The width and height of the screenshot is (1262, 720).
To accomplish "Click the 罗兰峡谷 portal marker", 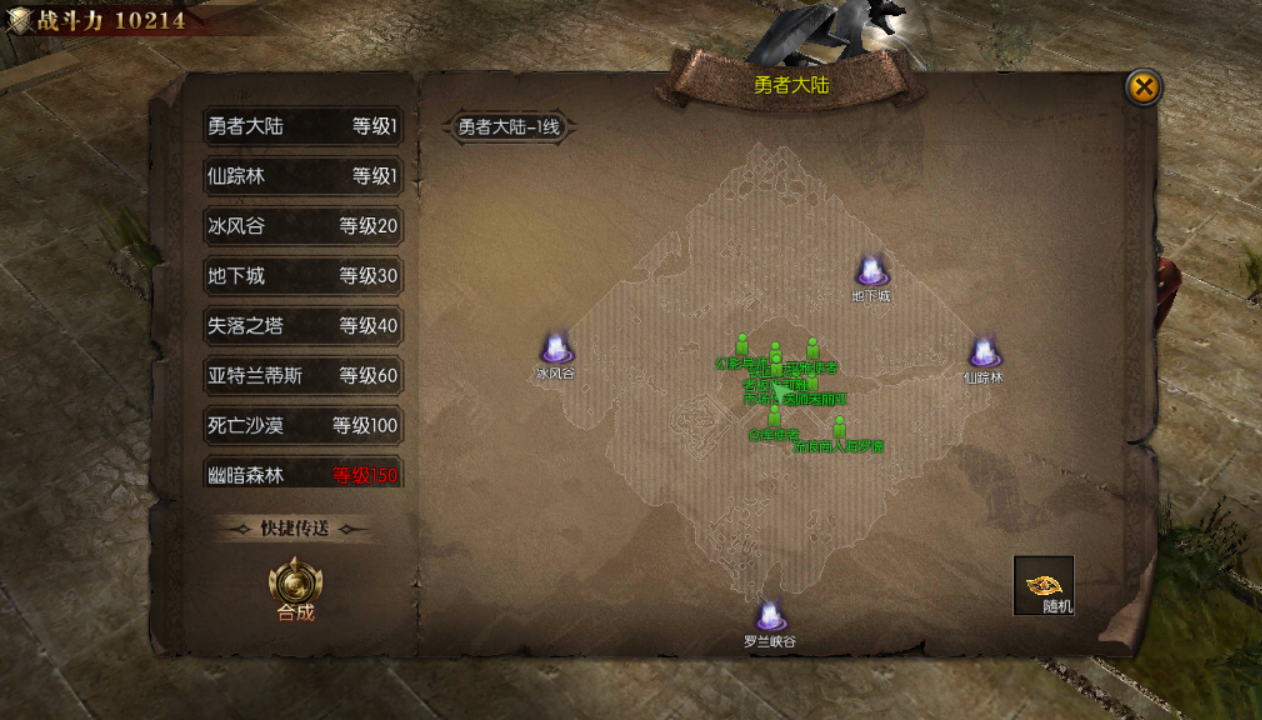I will [x=769, y=617].
